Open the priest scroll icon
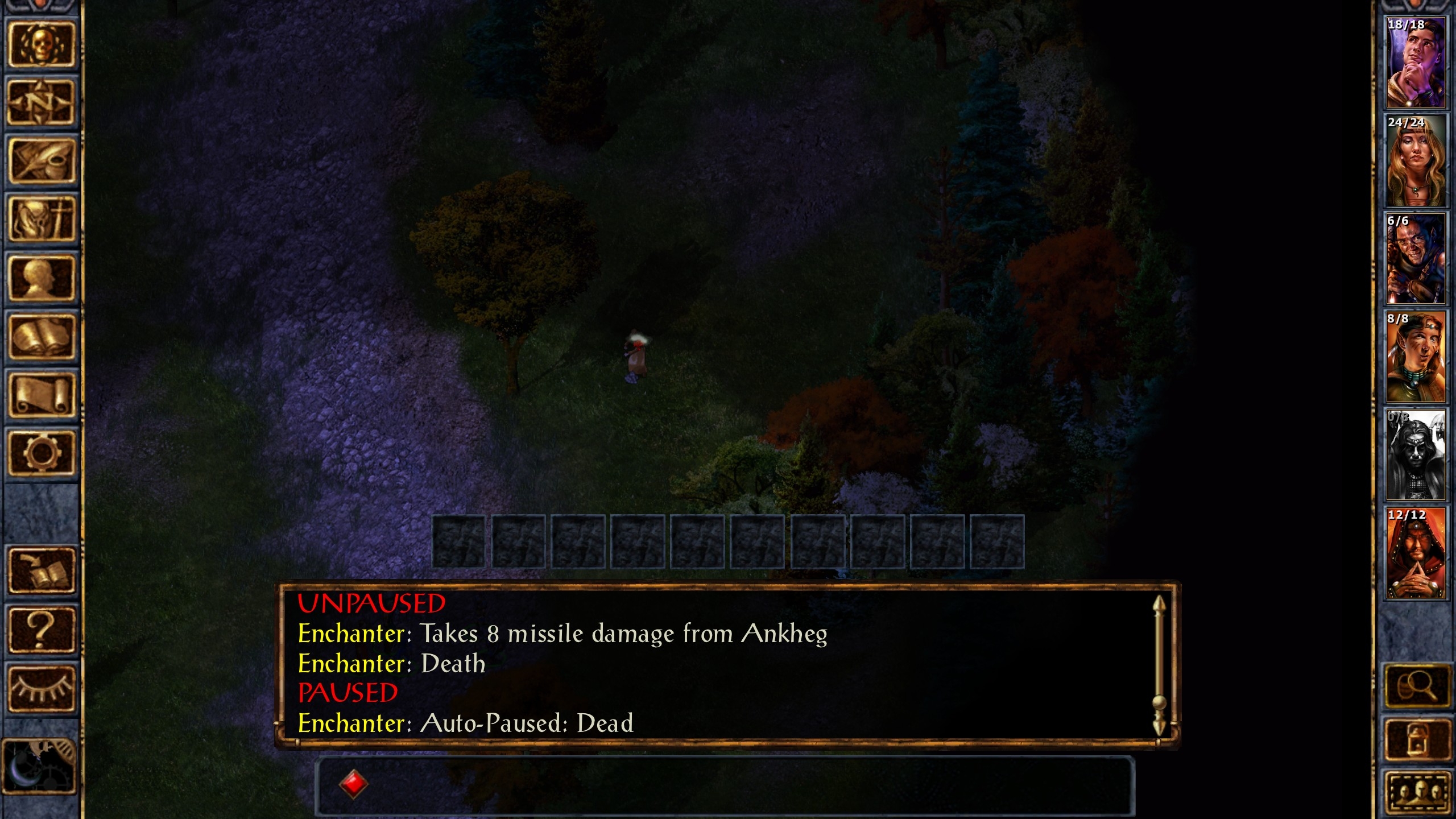Viewport: 1456px width, 819px height. 41,395
